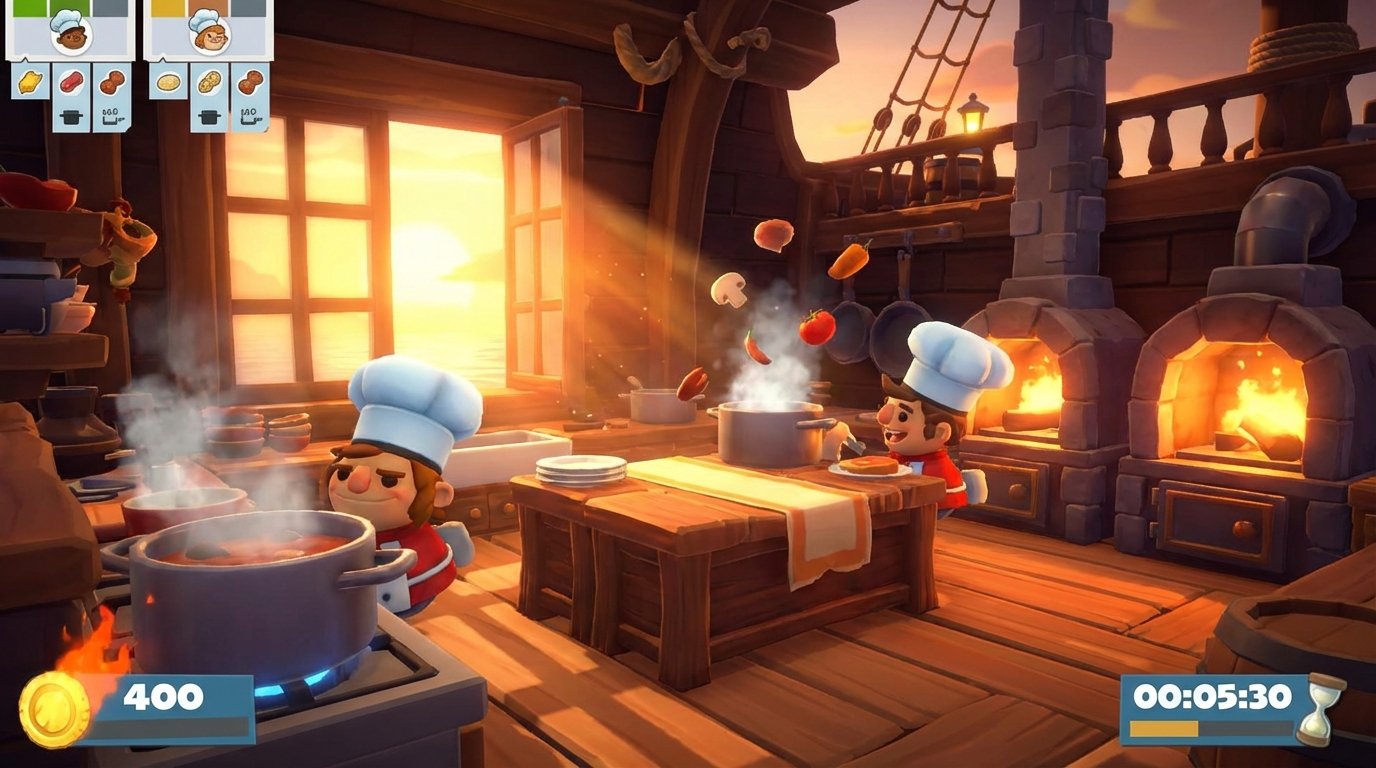
Task: Toggle the right chef portrait avatar
Action: [x=210, y=33]
